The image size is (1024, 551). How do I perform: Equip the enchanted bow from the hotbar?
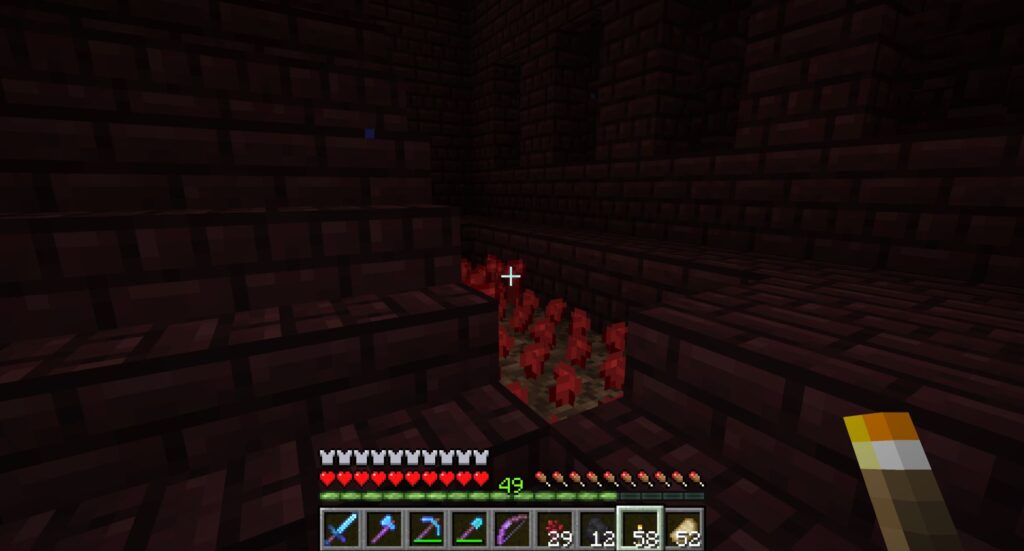point(511,527)
